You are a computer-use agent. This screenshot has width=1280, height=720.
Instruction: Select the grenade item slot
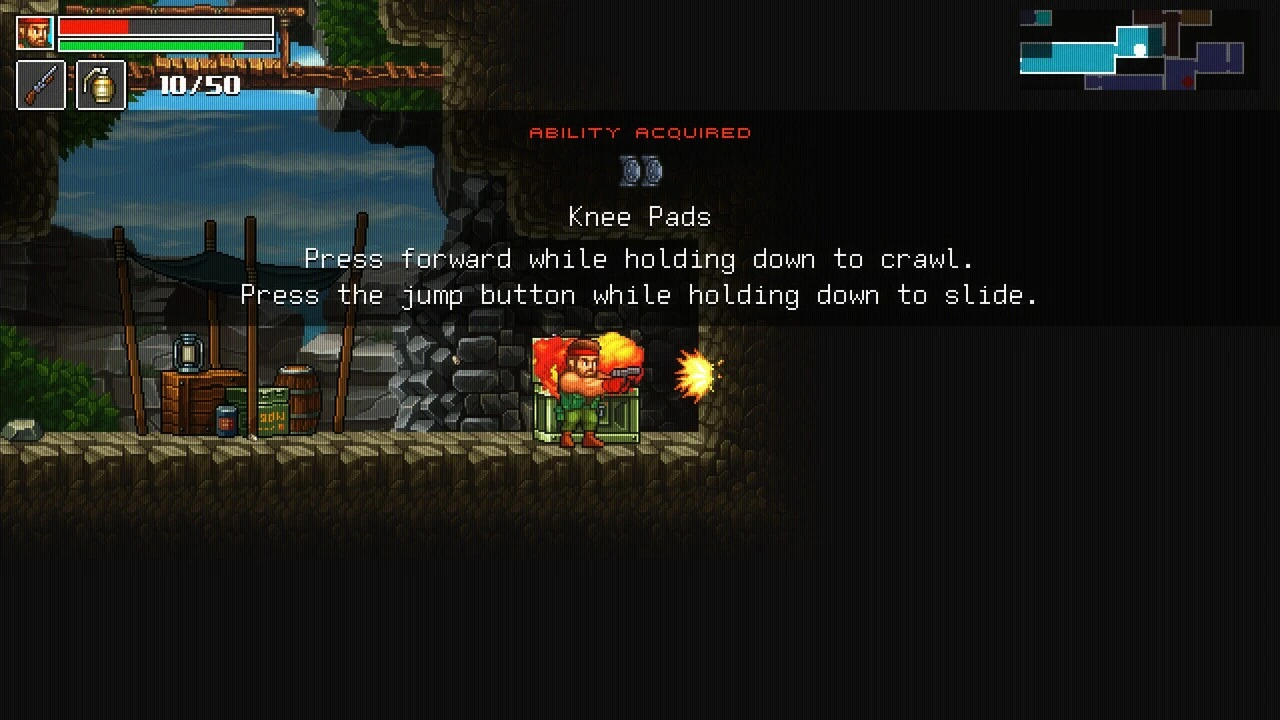pyautogui.click(x=101, y=85)
